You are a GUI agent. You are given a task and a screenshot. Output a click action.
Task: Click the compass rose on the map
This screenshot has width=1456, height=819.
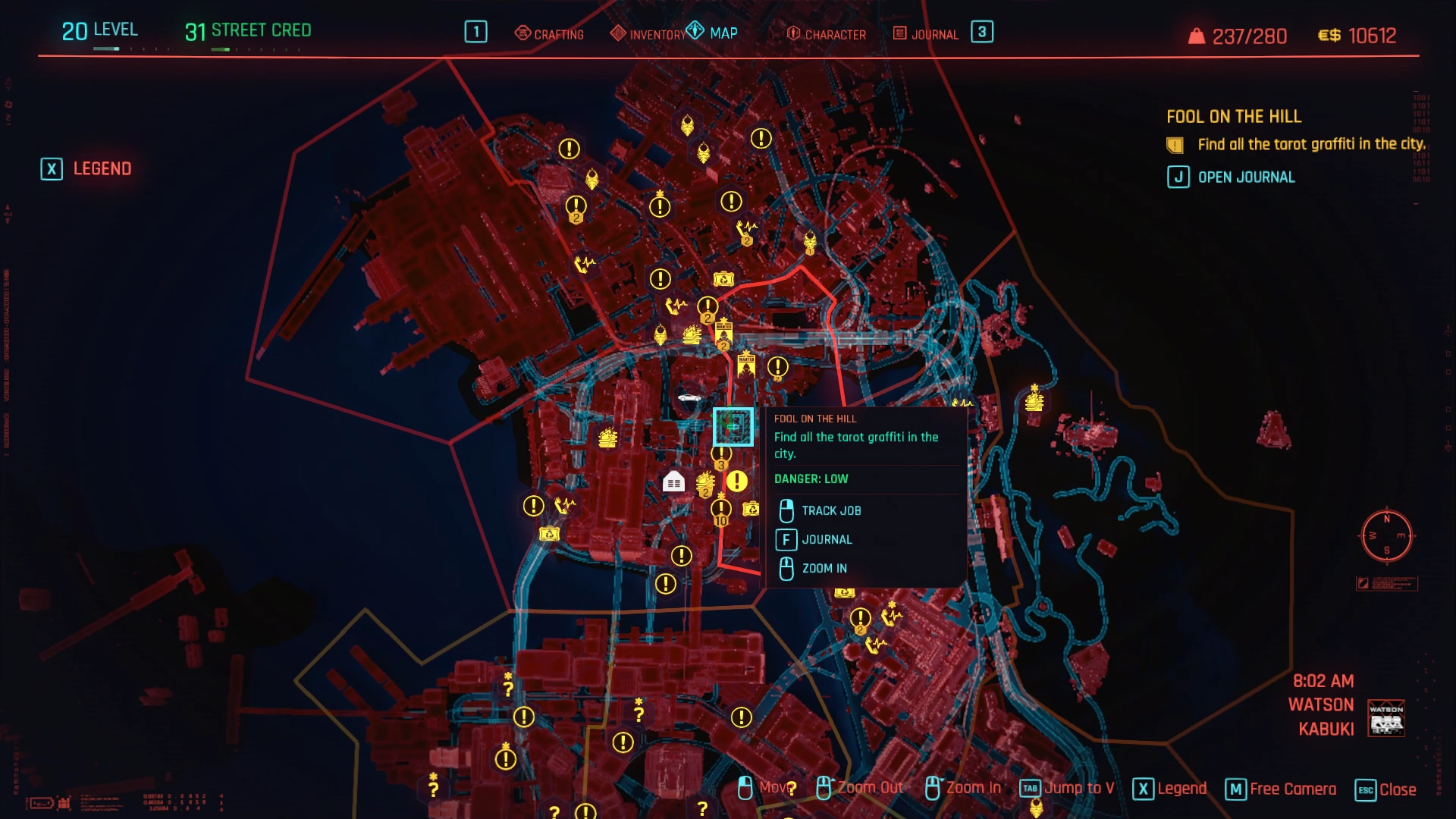1386,535
